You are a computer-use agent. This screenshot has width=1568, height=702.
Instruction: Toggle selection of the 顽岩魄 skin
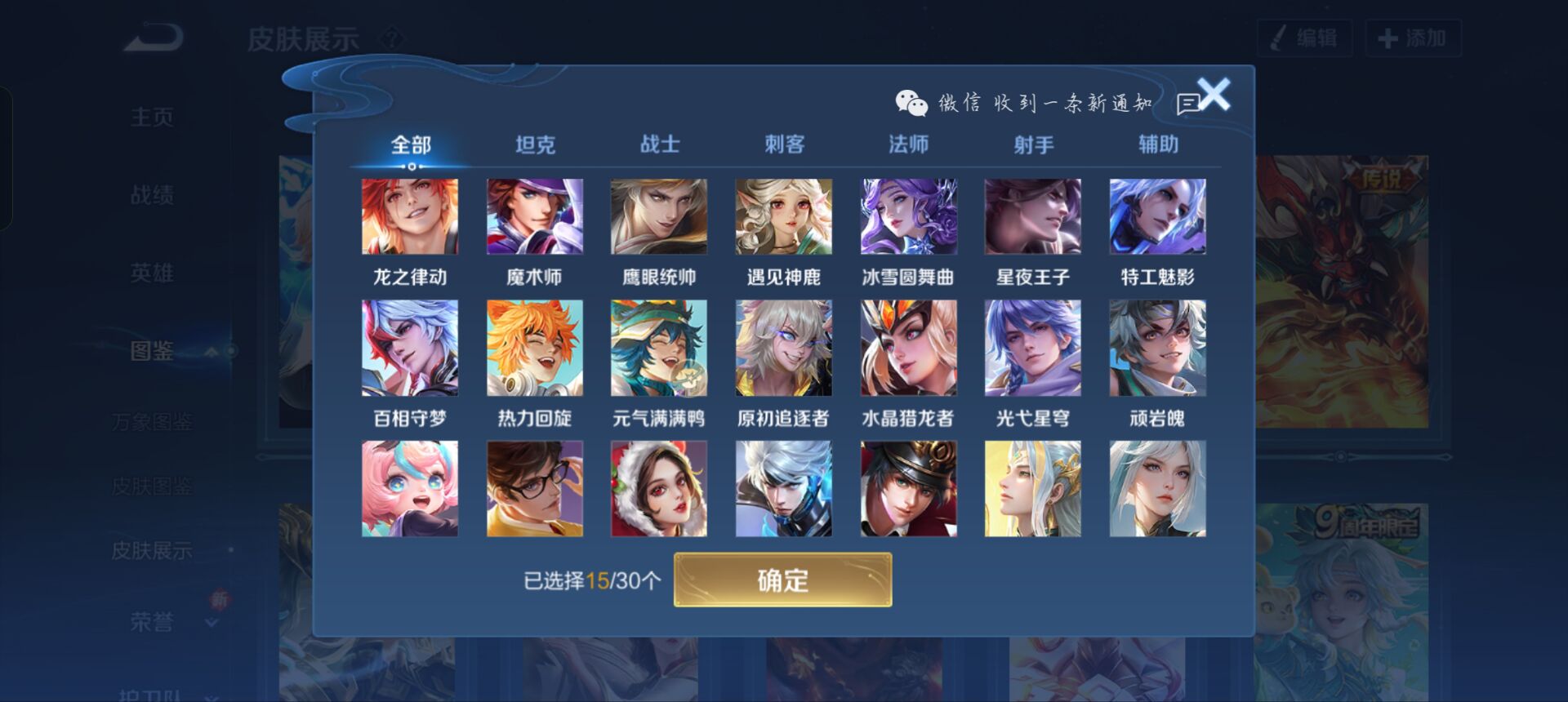(x=1157, y=349)
